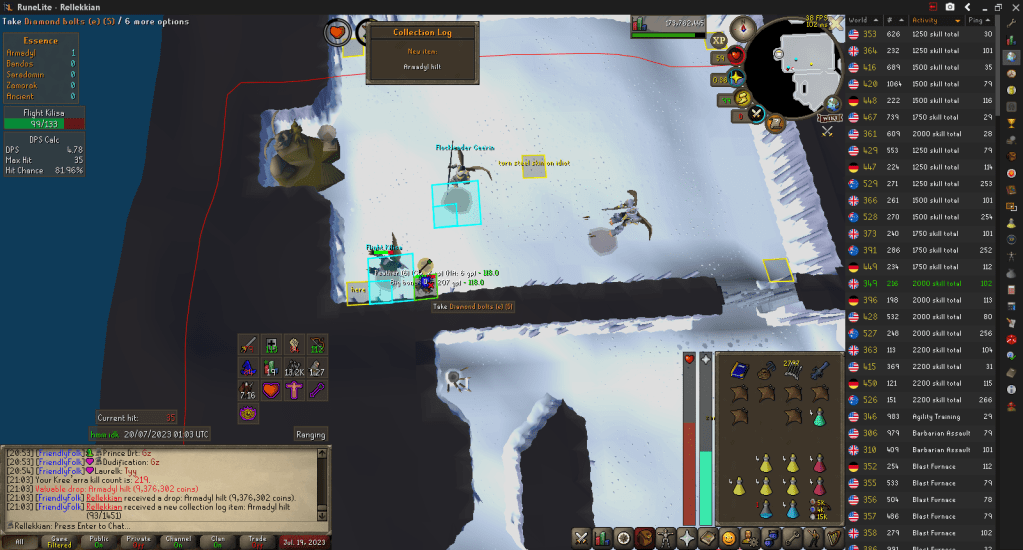Select the blue book in inventory
Viewport: 1023px width, 550px height.
point(738,370)
